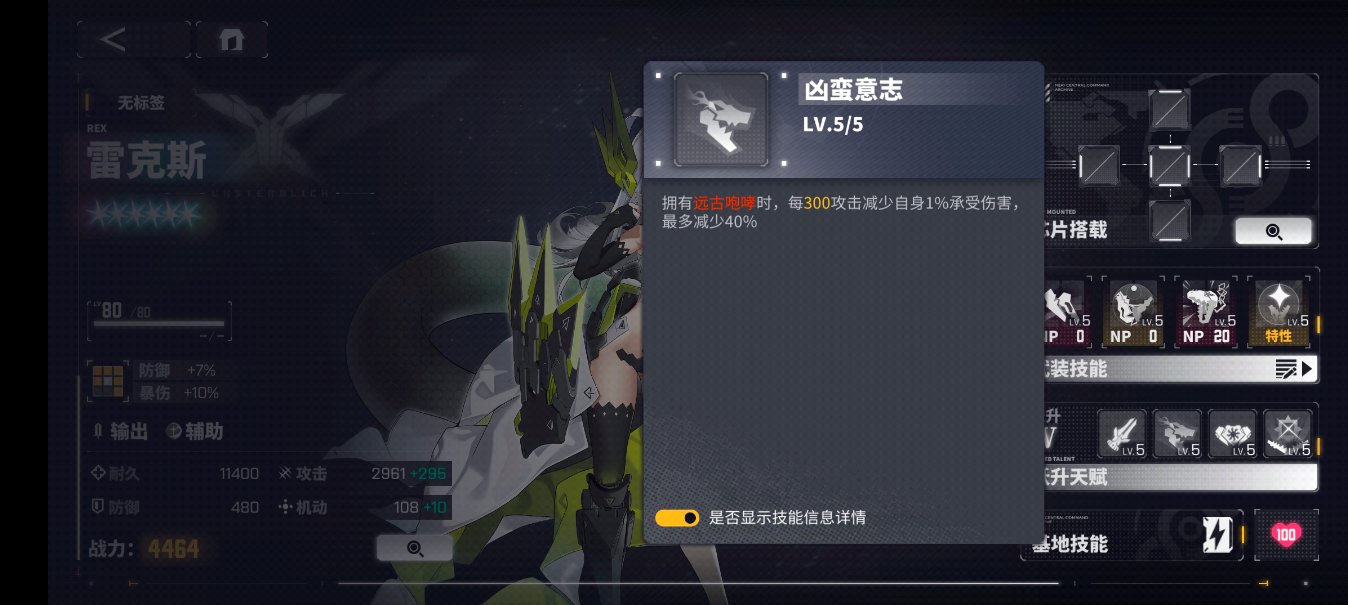Toggle the skill info details switch
The image size is (1348, 605).
pos(677,518)
